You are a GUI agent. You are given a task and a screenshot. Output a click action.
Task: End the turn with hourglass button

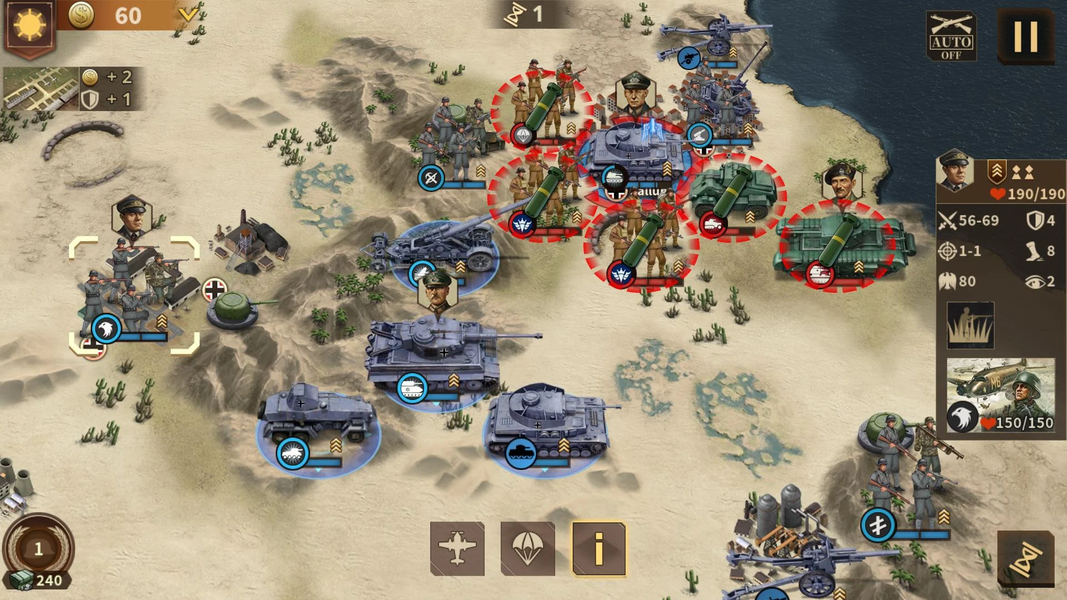(1025, 559)
